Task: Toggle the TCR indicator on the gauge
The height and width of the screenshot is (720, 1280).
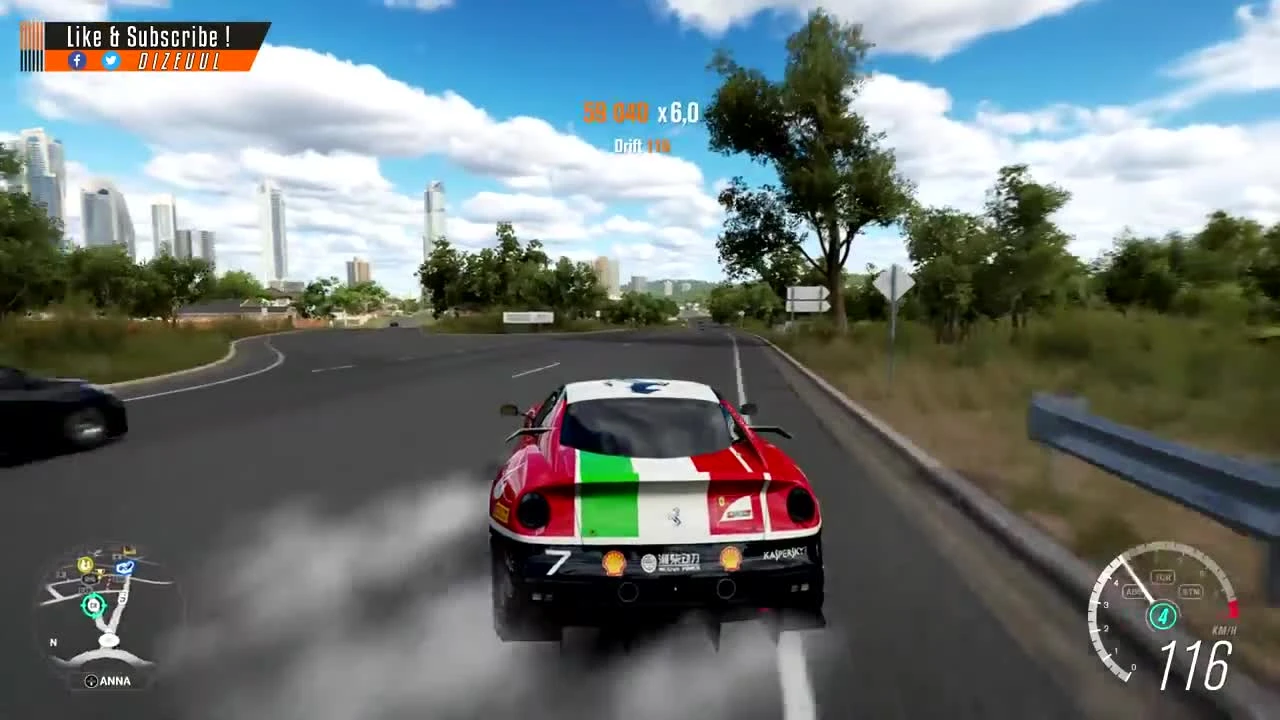Action: tap(1163, 577)
